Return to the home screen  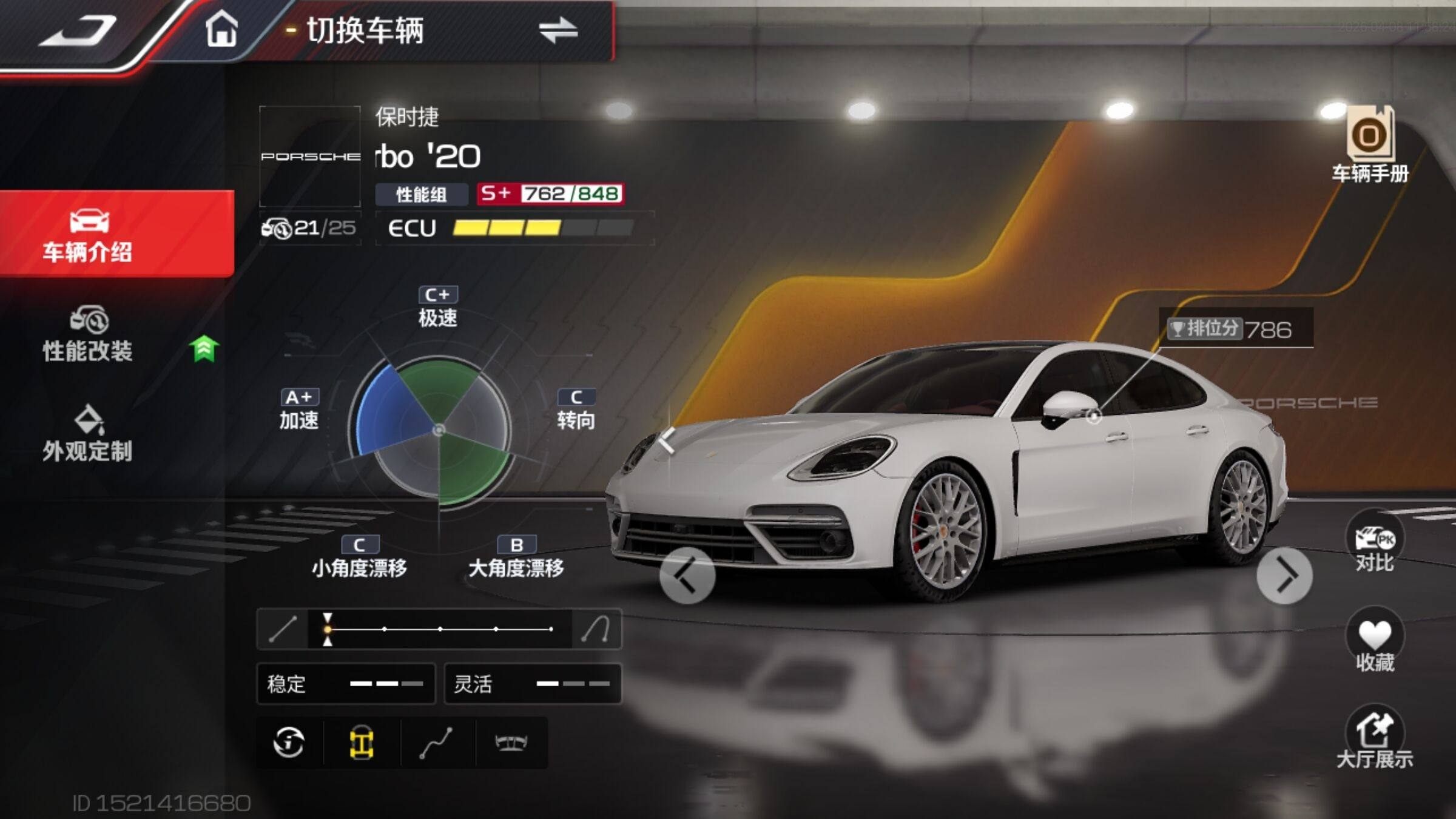221,29
